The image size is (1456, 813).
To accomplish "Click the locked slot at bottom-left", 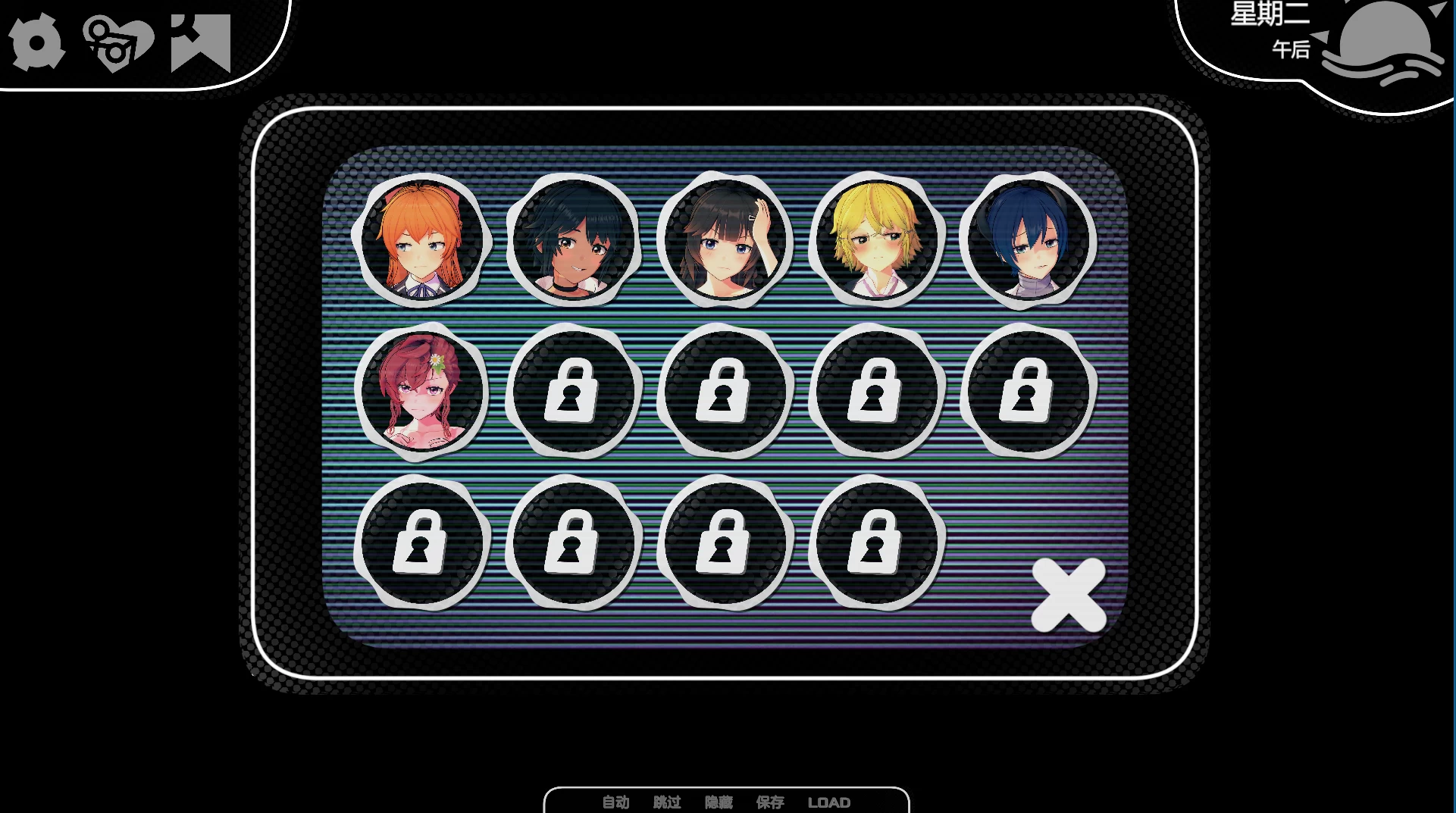I will point(423,543).
